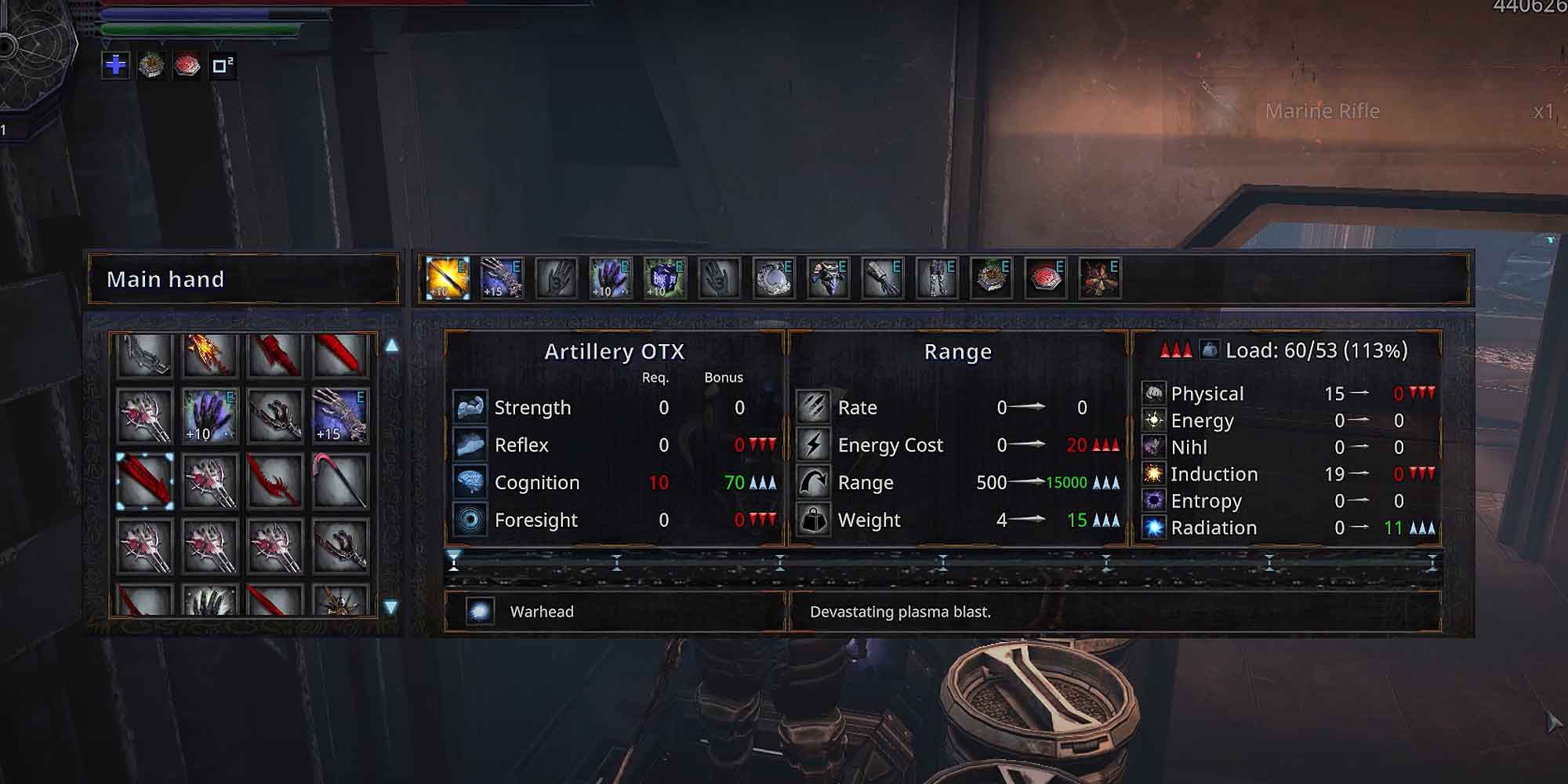Screen dimensions: 1568x784
Task: Click the Energy Cost lightning bolt icon
Action: 813,445
